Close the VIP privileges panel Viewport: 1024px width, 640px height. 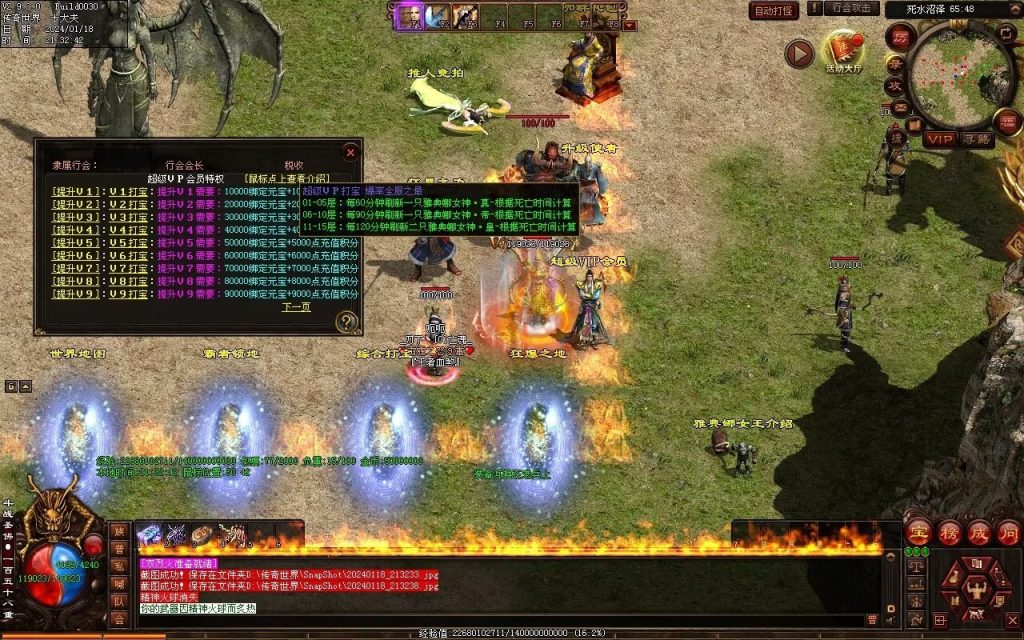click(350, 152)
